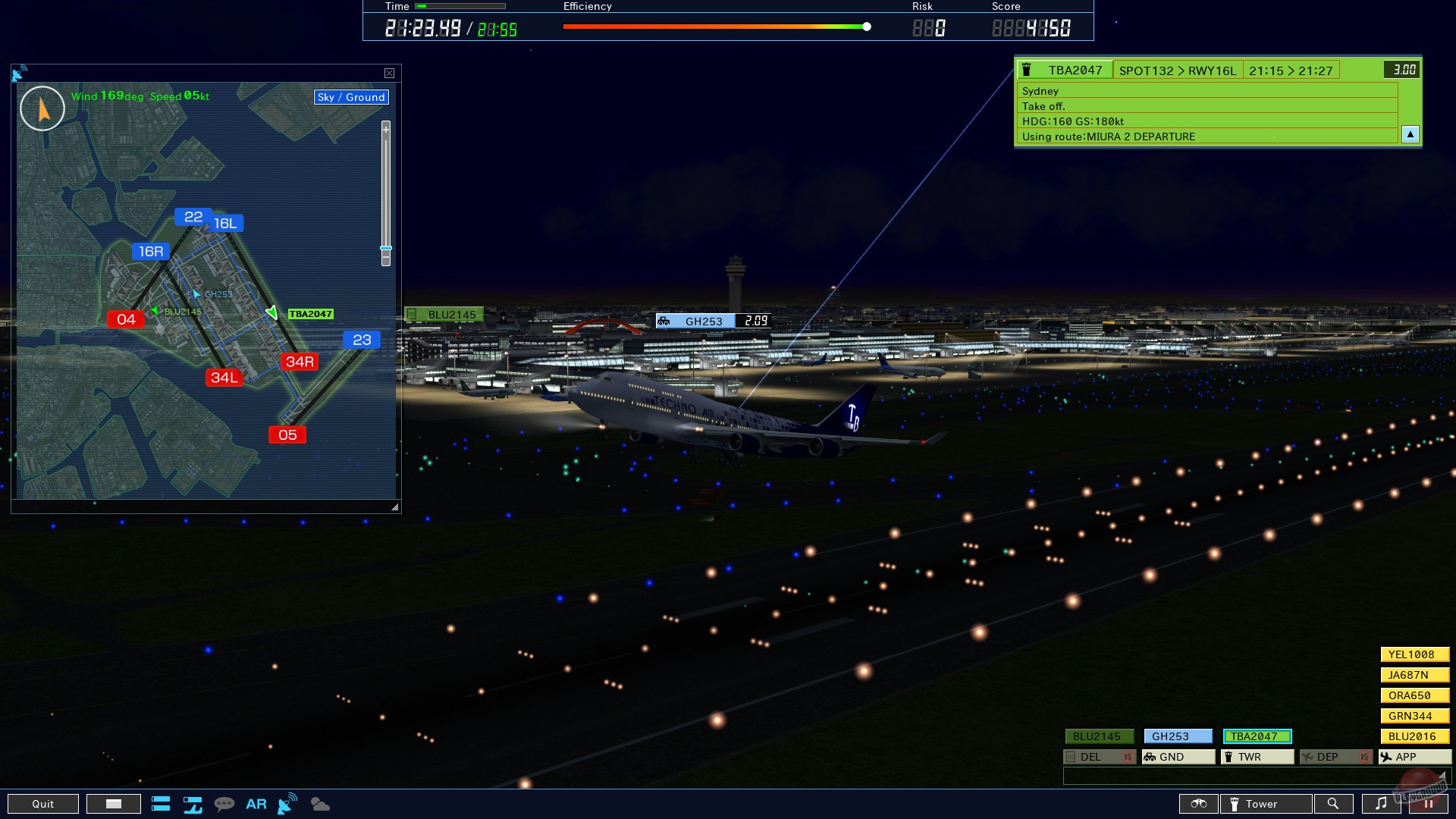Viewport: 1456px width, 819px height.
Task: Collapse the TBA2047 instruction panel arrow
Action: (x=1410, y=134)
